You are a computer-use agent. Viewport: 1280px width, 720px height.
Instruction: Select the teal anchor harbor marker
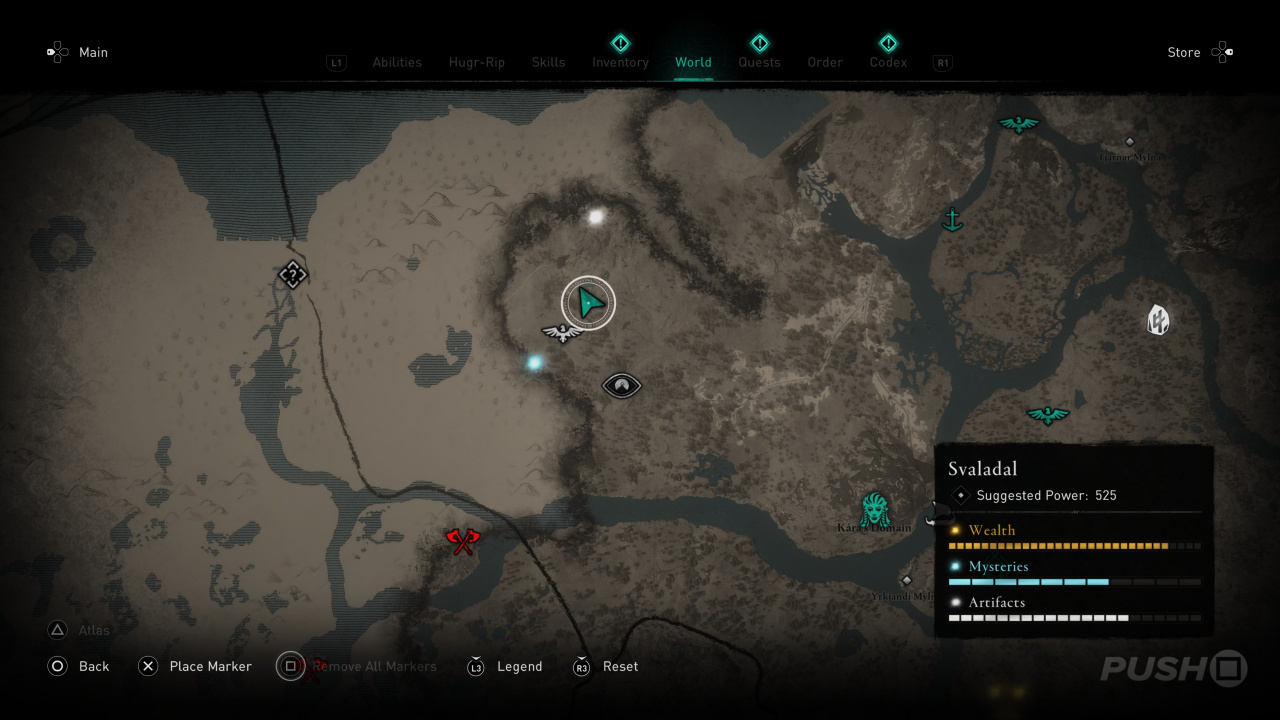coord(952,219)
